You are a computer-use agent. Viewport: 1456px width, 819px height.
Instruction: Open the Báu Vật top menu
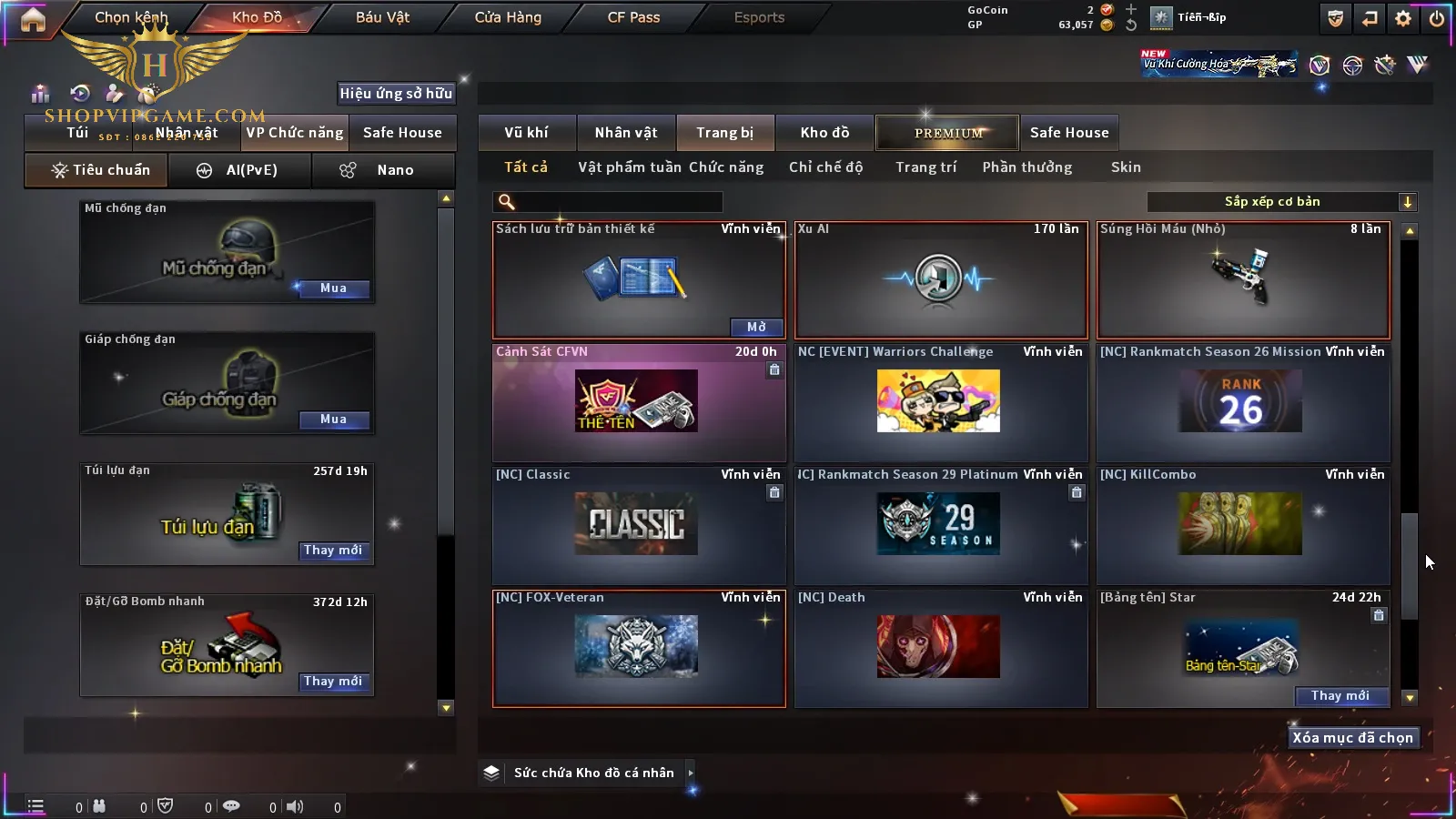(382, 17)
